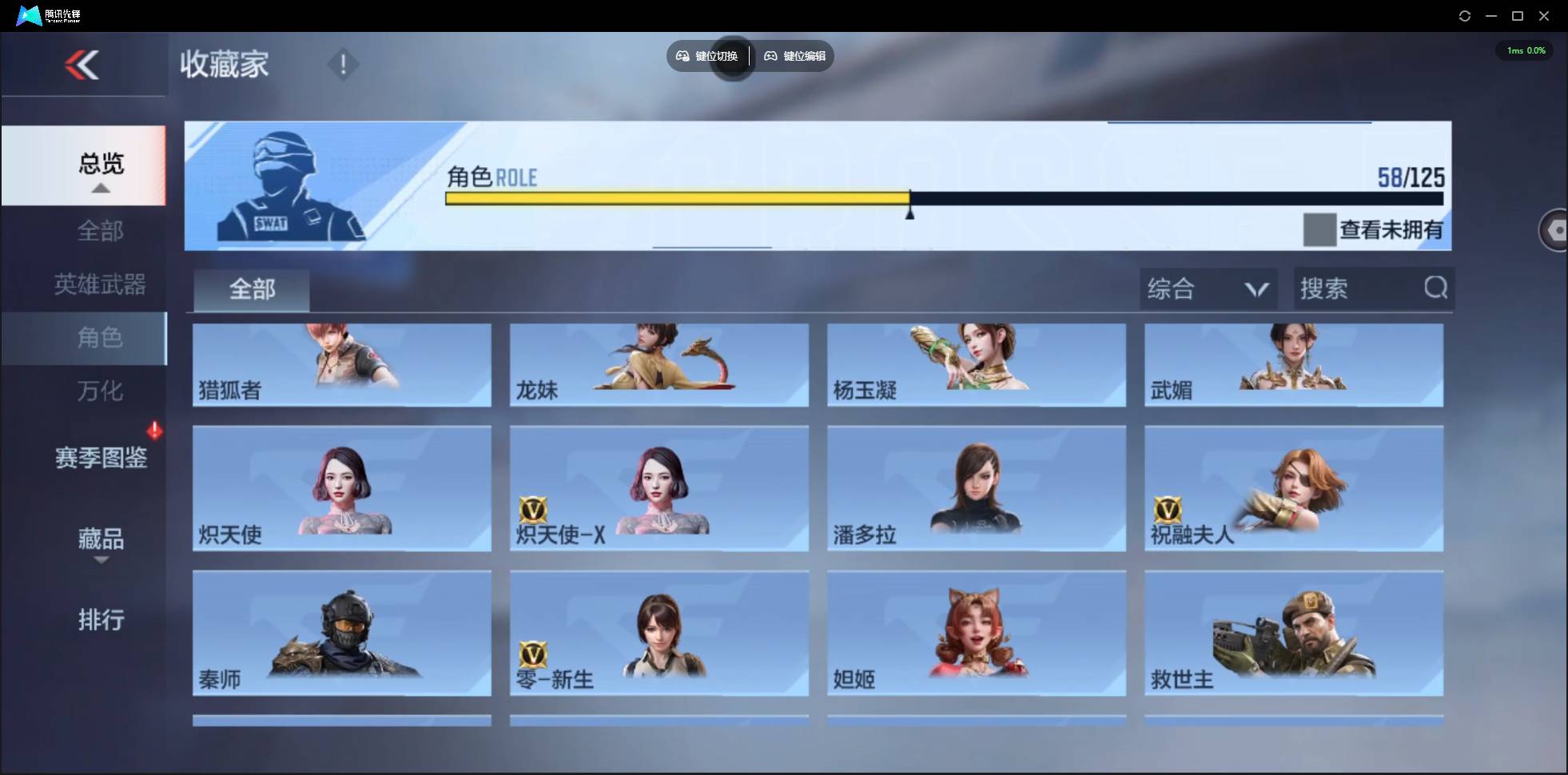Click the refresh icon in the title bar
Viewport: 1568px width, 775px height.
(x=1465, y=15)
